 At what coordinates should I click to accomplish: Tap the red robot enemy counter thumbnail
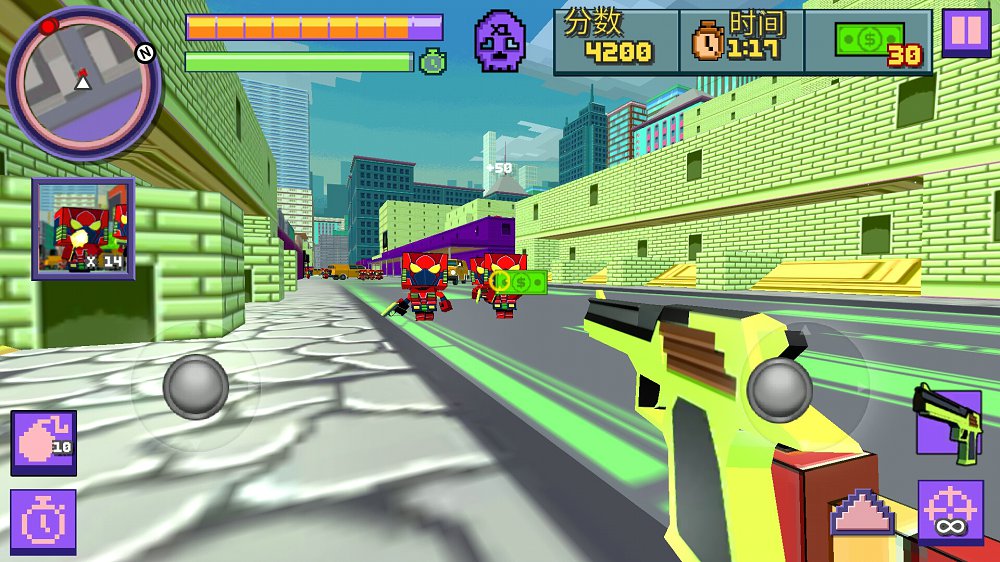(83, 229)
